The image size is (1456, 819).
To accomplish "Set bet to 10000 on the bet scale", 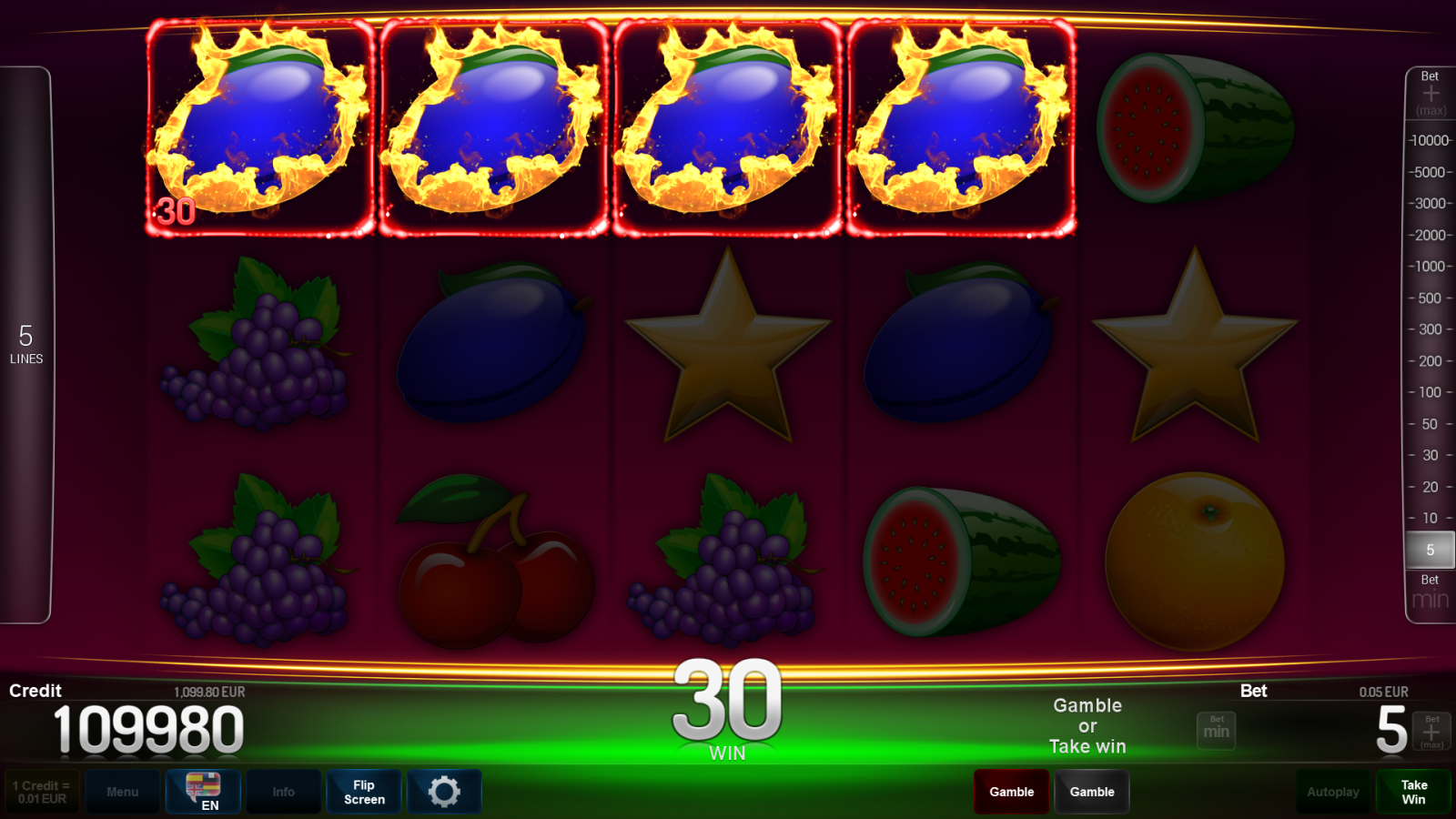I will pyautogui.click(x=1430, y=140).
